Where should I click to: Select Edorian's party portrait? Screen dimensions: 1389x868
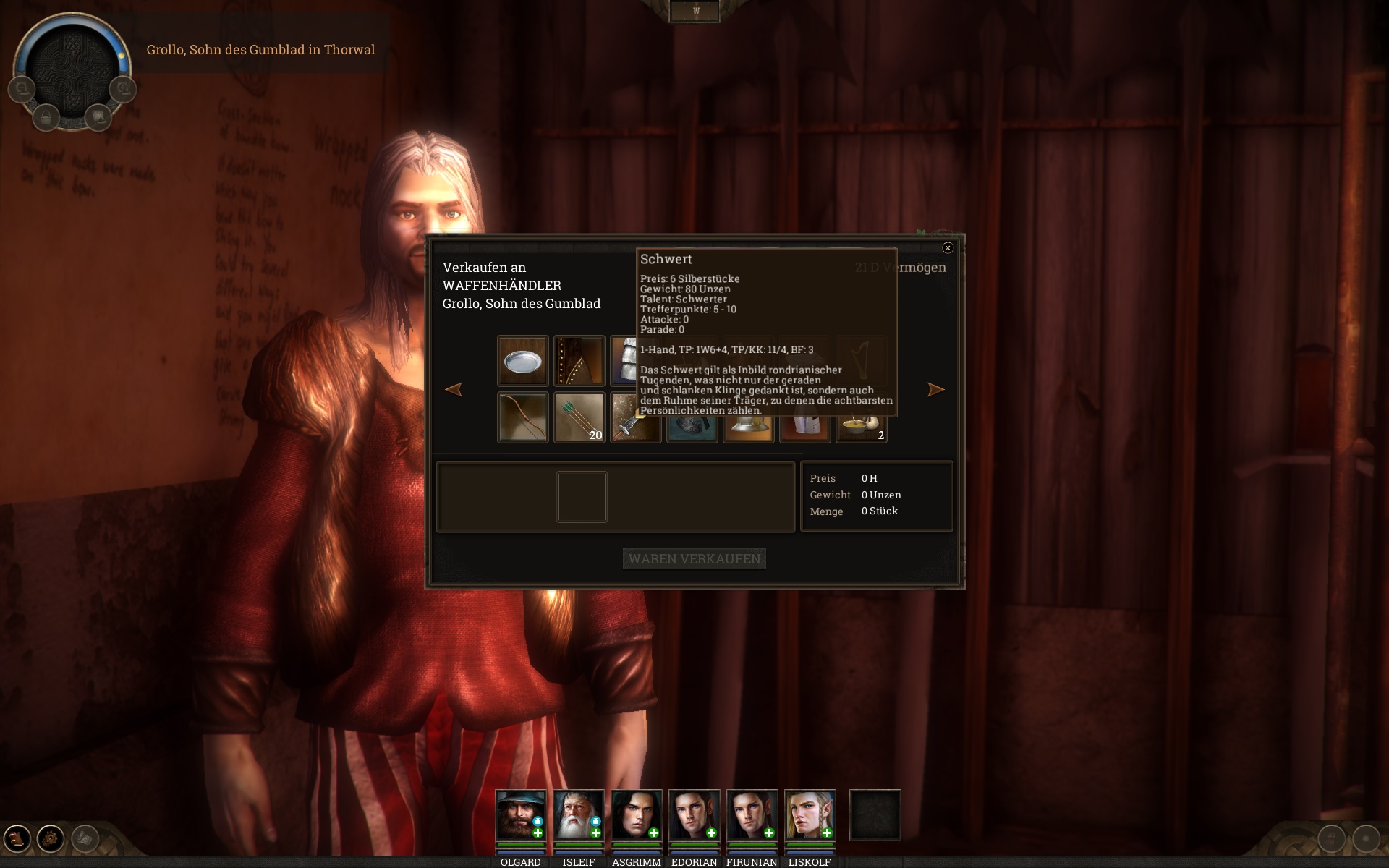click(694, 815)
